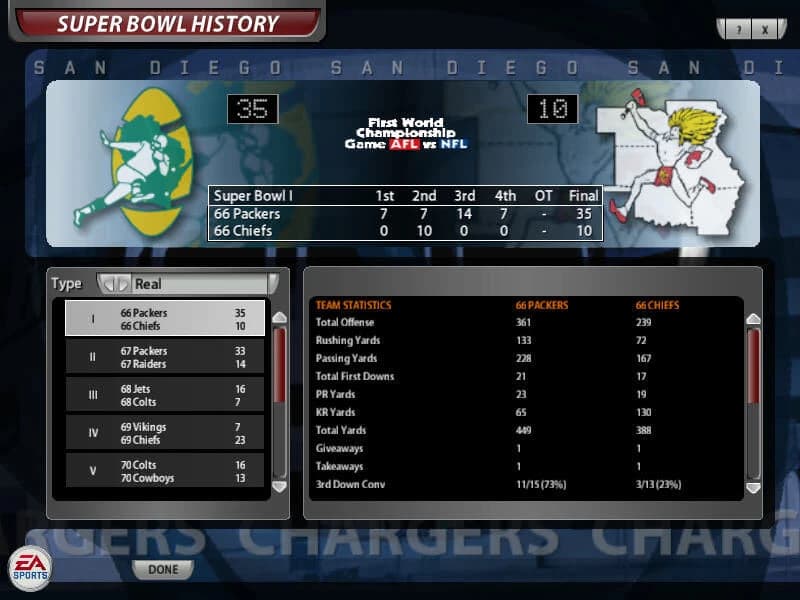Switch Type to next option with right arrow

click(x=124, y=284)
